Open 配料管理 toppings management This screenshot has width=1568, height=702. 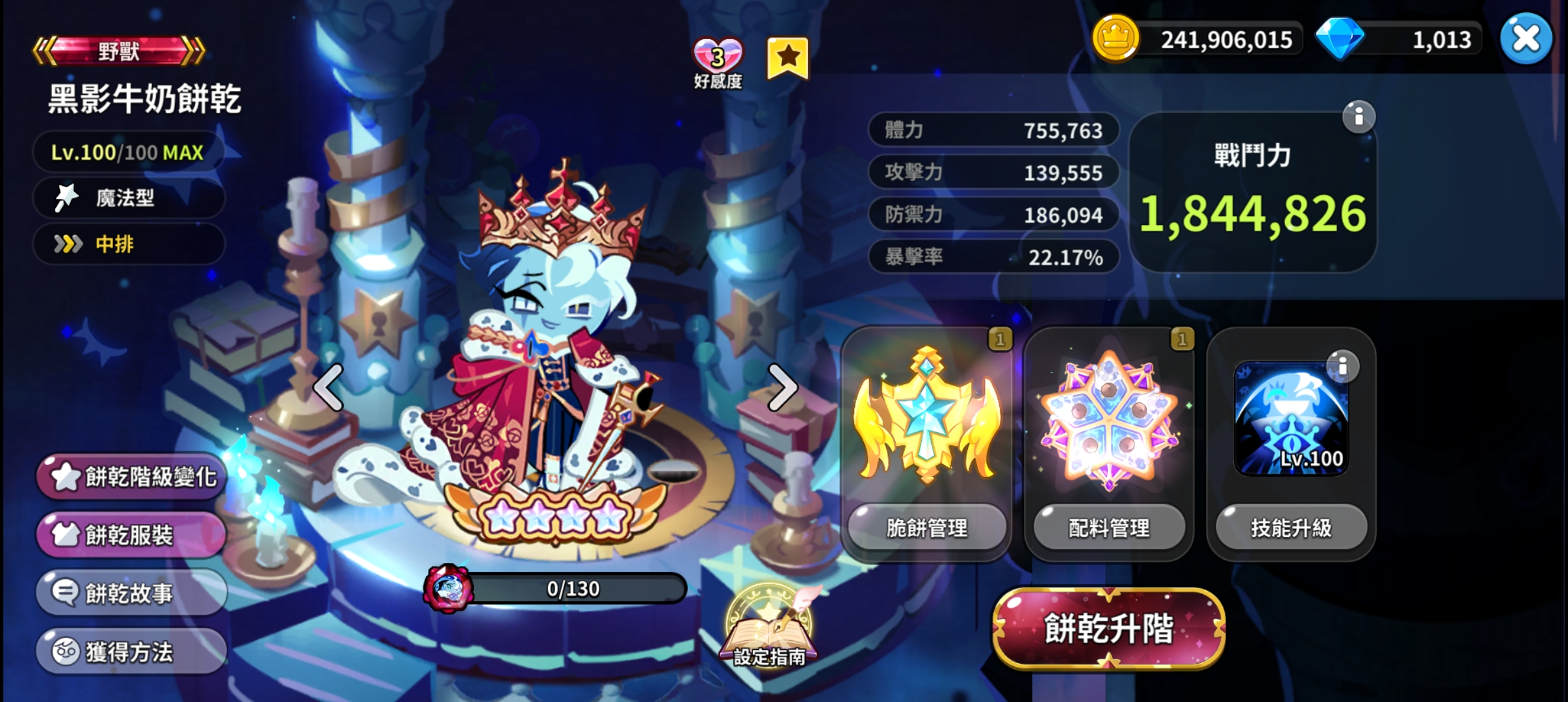click(x=1110, y=528)
